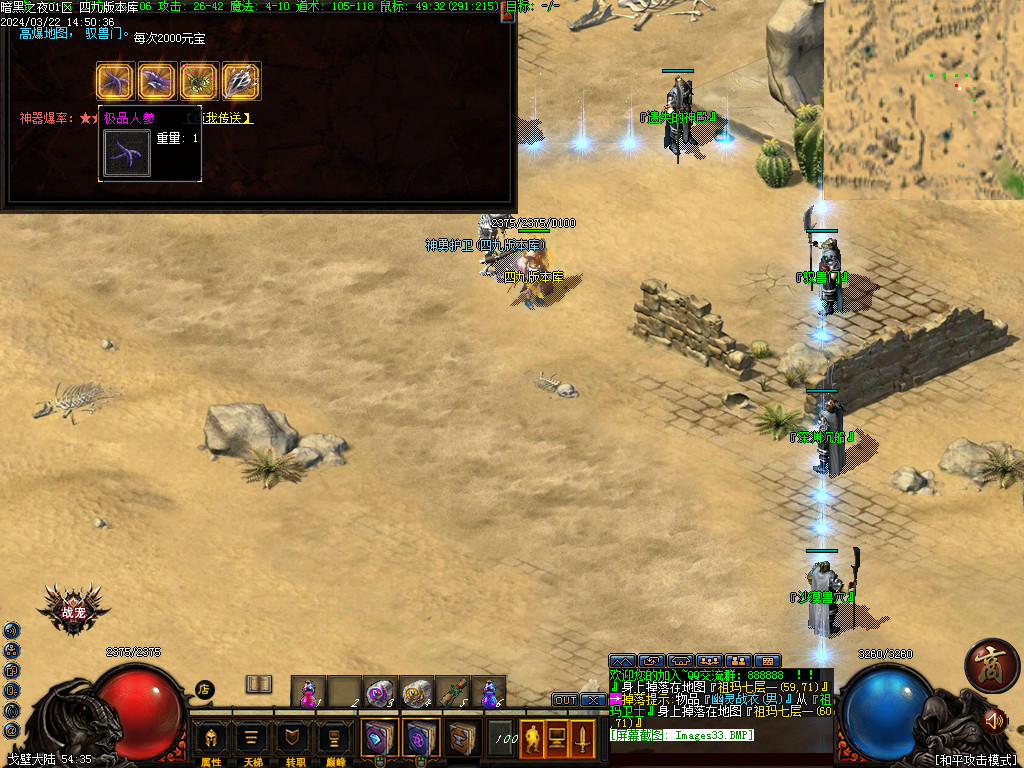Screen dimensions: 1024x768
Task: Click the OUT button
Action: tap(565, 700)
